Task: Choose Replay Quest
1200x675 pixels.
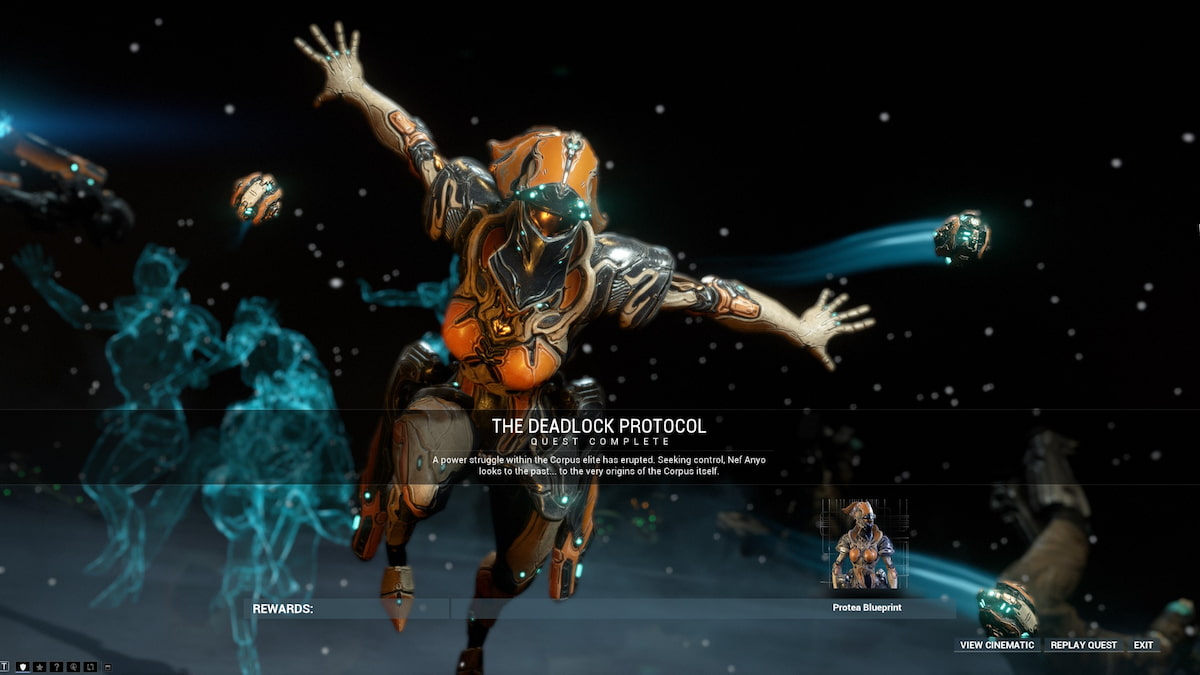Action: tap(1083, 645)
